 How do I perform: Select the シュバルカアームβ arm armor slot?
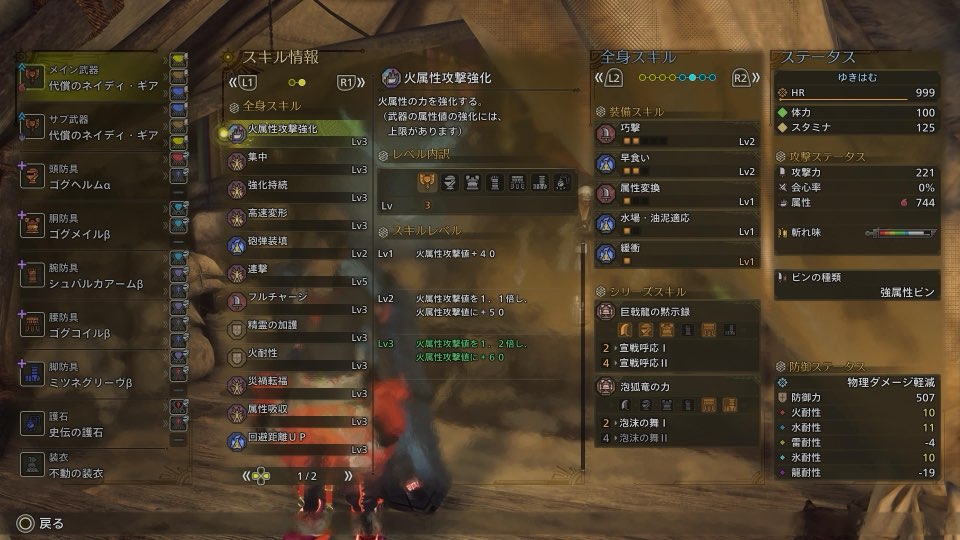click(92, 276)
